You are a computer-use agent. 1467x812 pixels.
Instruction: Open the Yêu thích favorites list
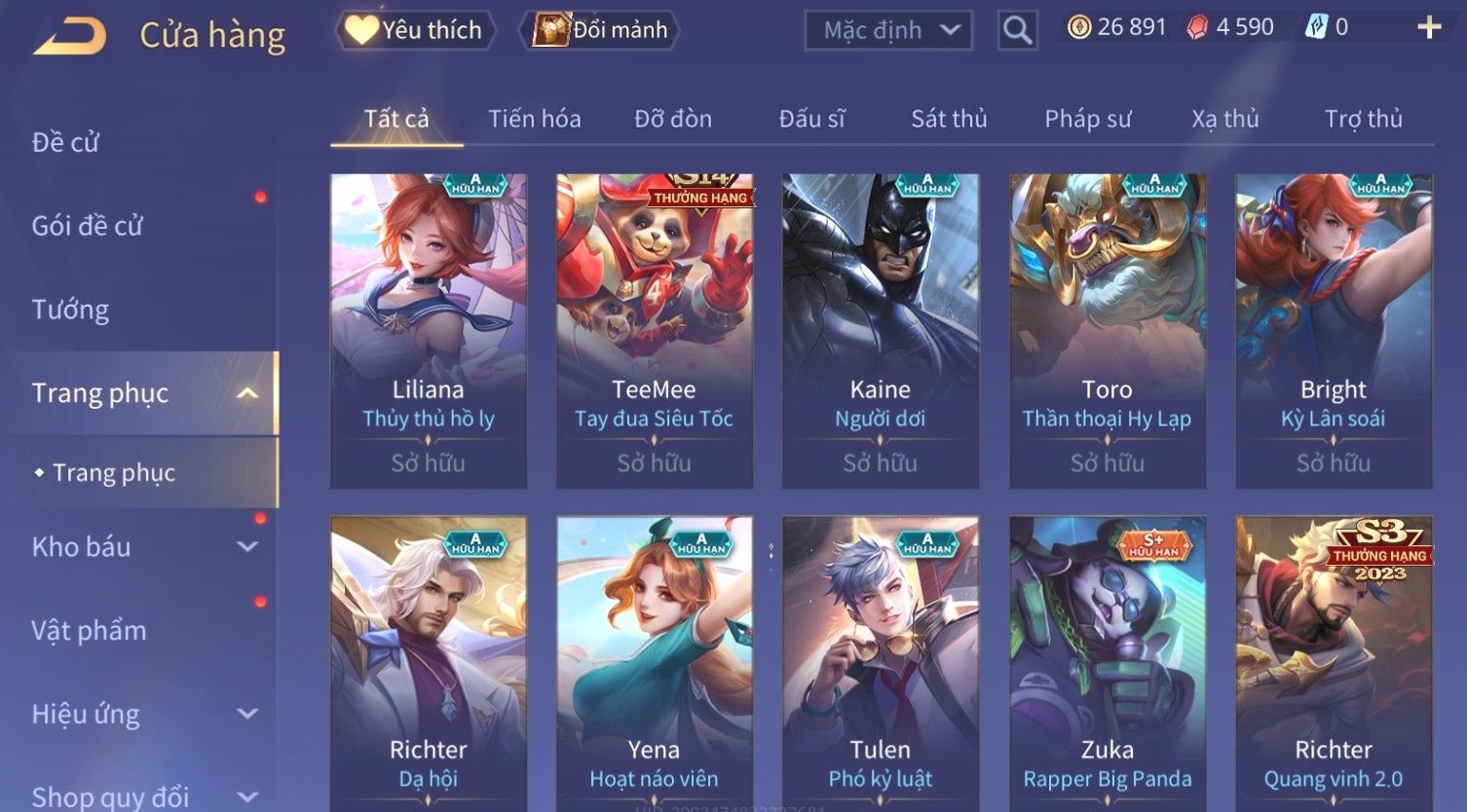(415, 30)
